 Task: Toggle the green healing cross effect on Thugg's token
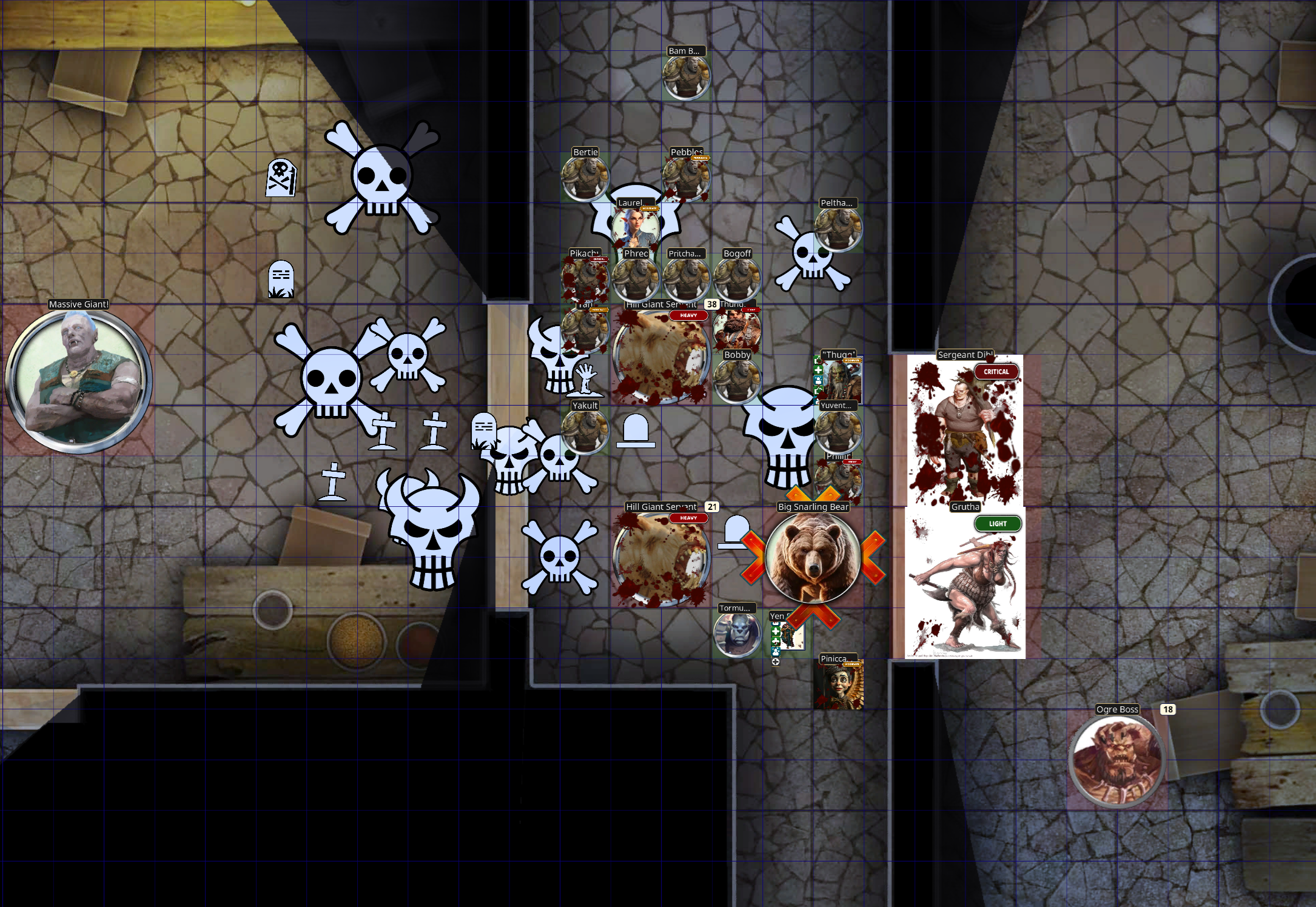coord(818,370)
